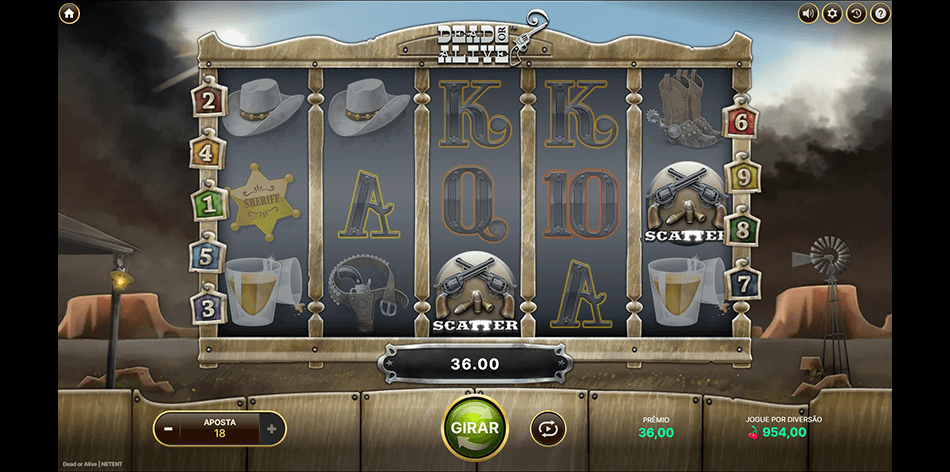Select payline tag number 2
The width and height of the screenshot is (950, 472).
point(208,100)
